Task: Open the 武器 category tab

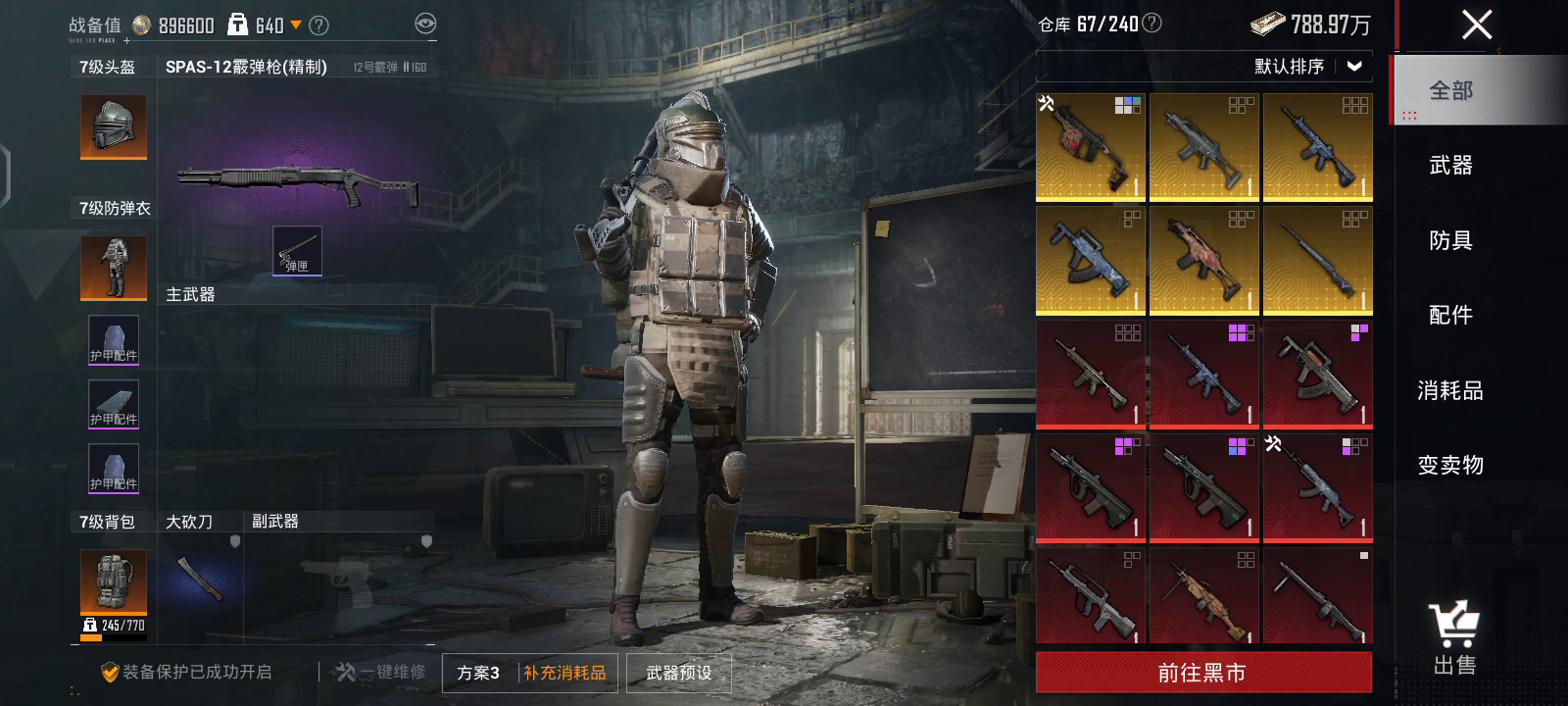Action: tap(1450, 166)
